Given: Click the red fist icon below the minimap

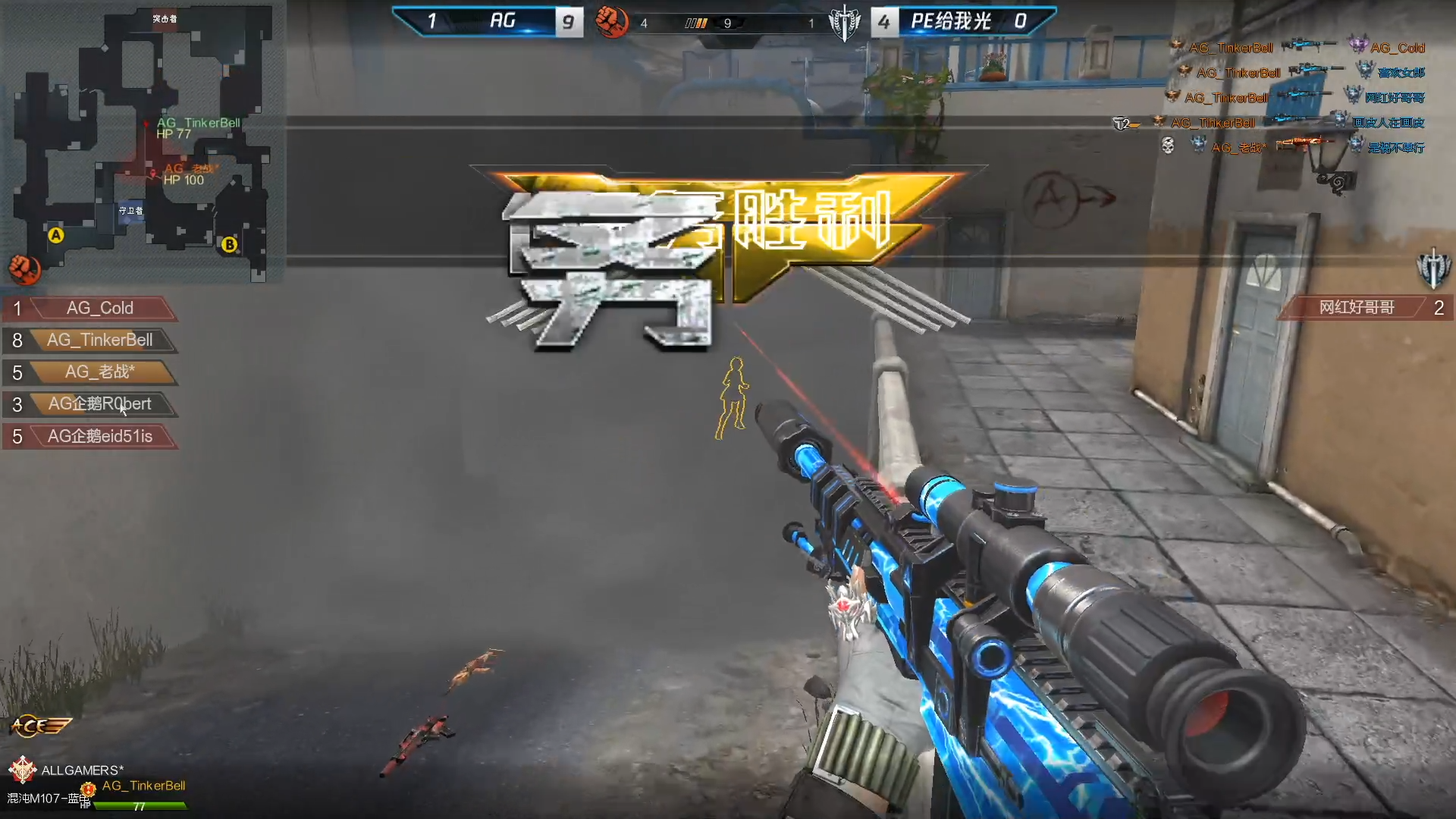Looking at the screenshot, I should 24,268.
